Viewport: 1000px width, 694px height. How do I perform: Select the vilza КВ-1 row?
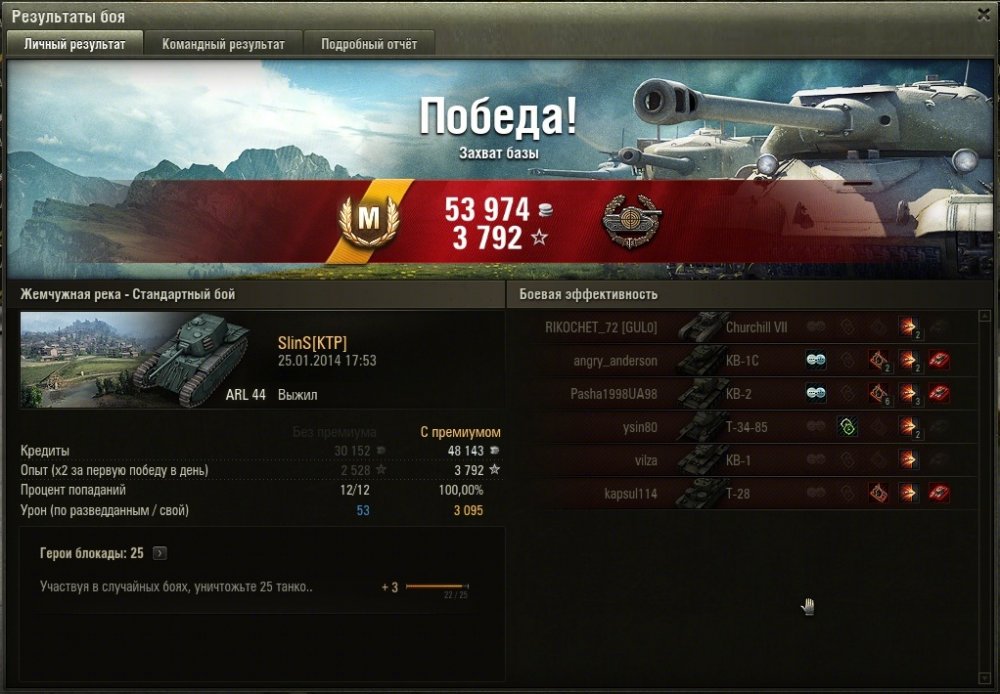click(742, 460)
